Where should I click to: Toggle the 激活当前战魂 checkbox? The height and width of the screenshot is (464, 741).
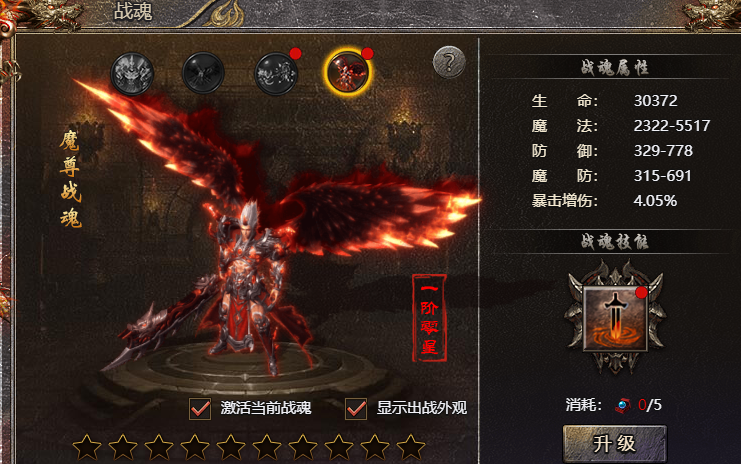pyautogui.click(x=200, y=408)
